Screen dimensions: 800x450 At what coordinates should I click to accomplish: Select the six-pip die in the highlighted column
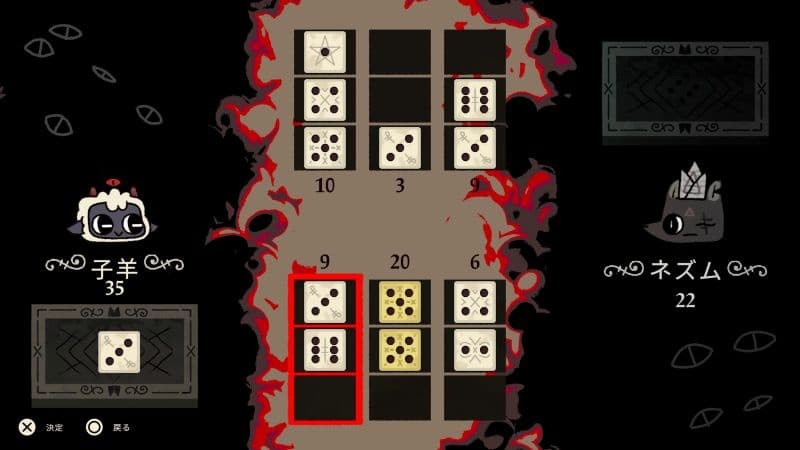325,348
